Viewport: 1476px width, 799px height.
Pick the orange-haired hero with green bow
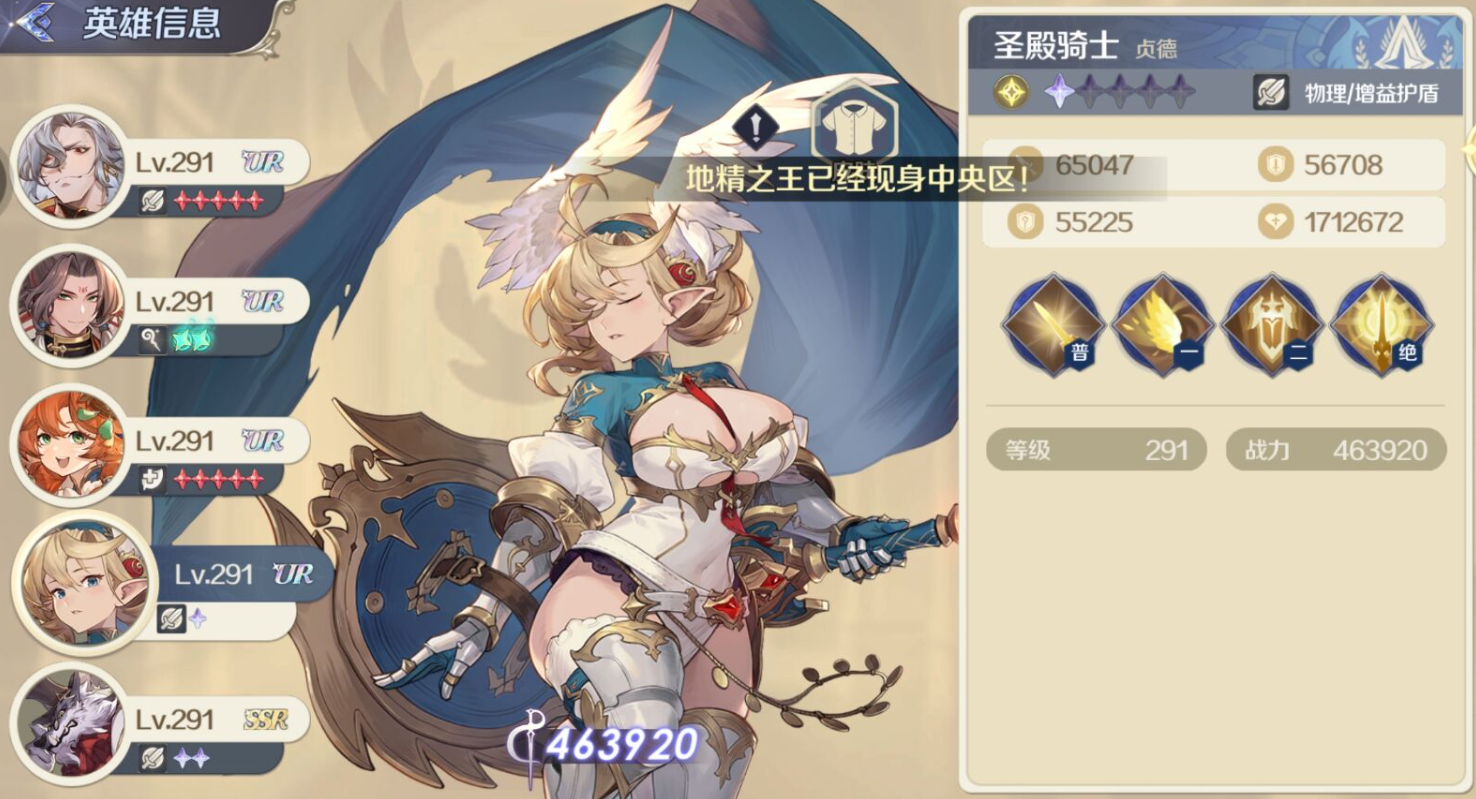[69, 443]
